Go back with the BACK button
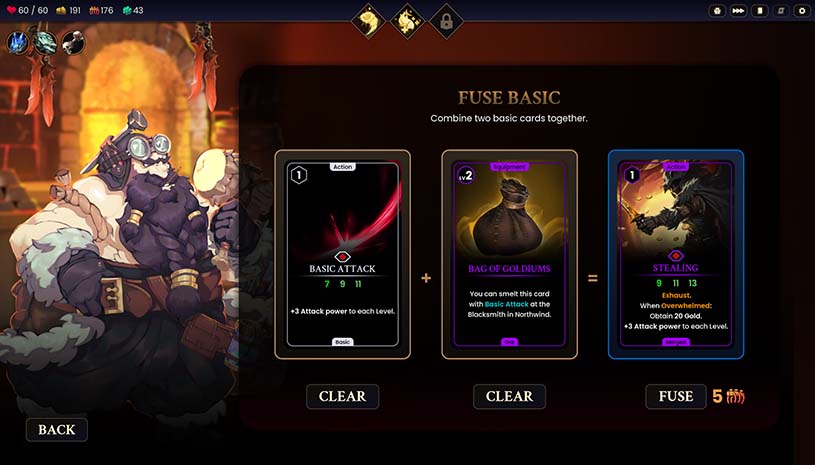Viewport: 815px width, 465px height. tap(57, 430)
